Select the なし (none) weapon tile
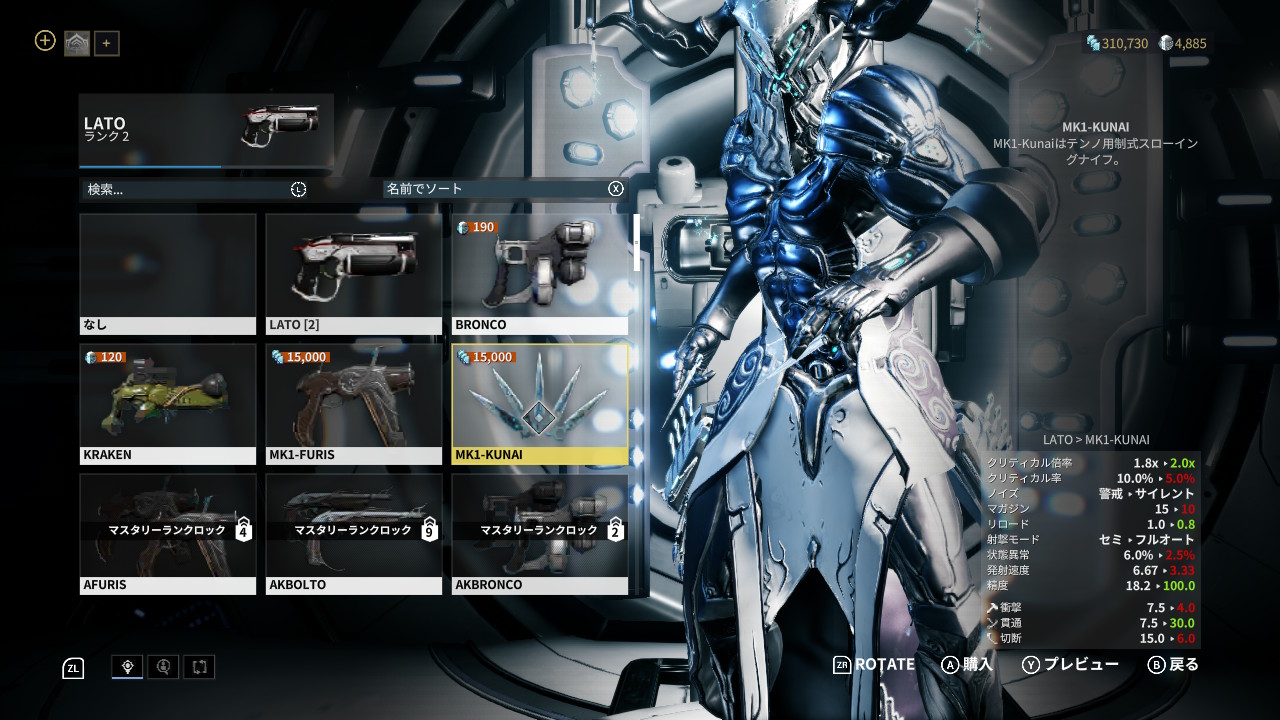This screenshot has width=1280, height=720. [168, 274]
